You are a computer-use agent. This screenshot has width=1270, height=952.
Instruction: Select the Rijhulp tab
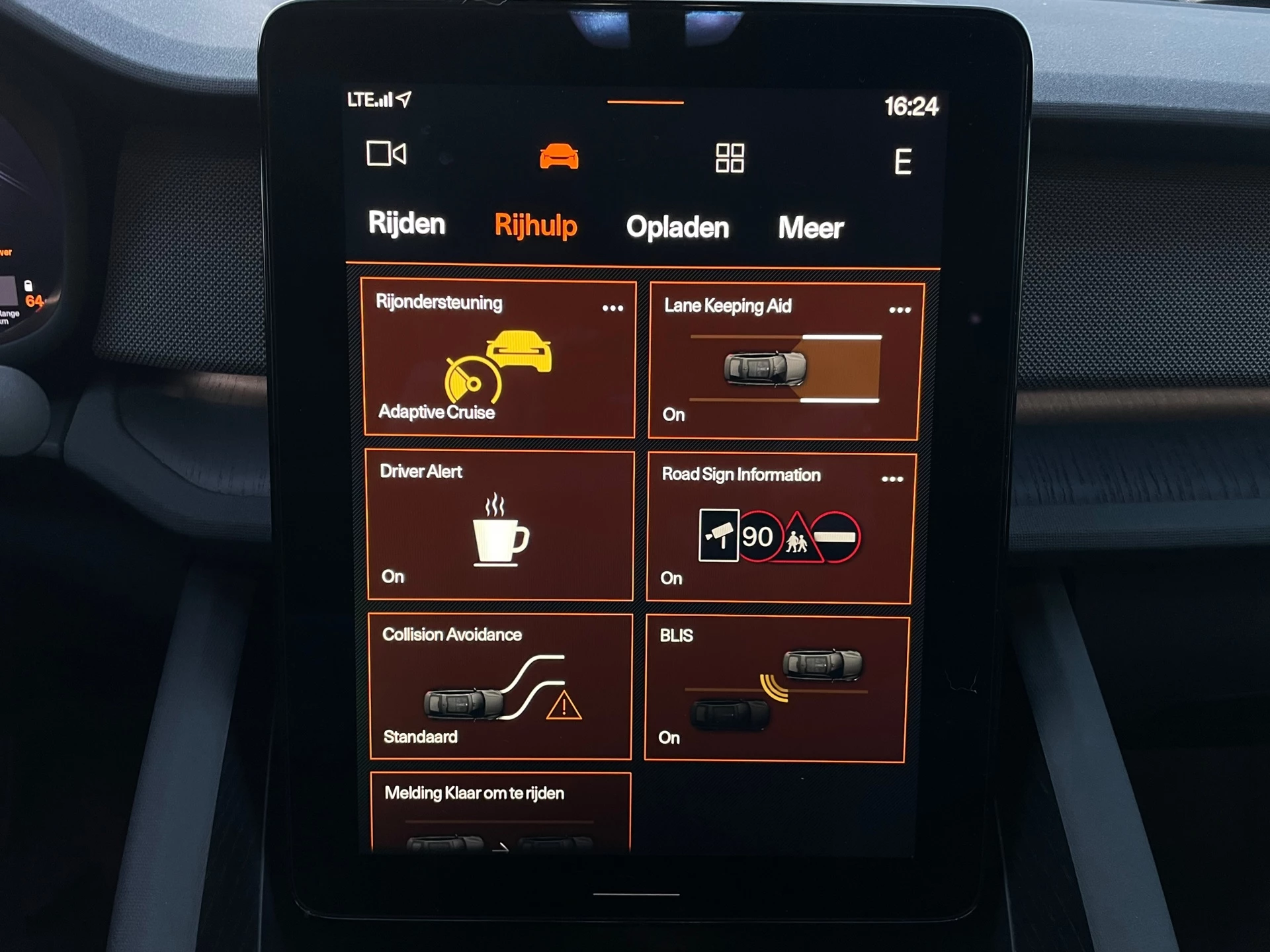(536, 225)
